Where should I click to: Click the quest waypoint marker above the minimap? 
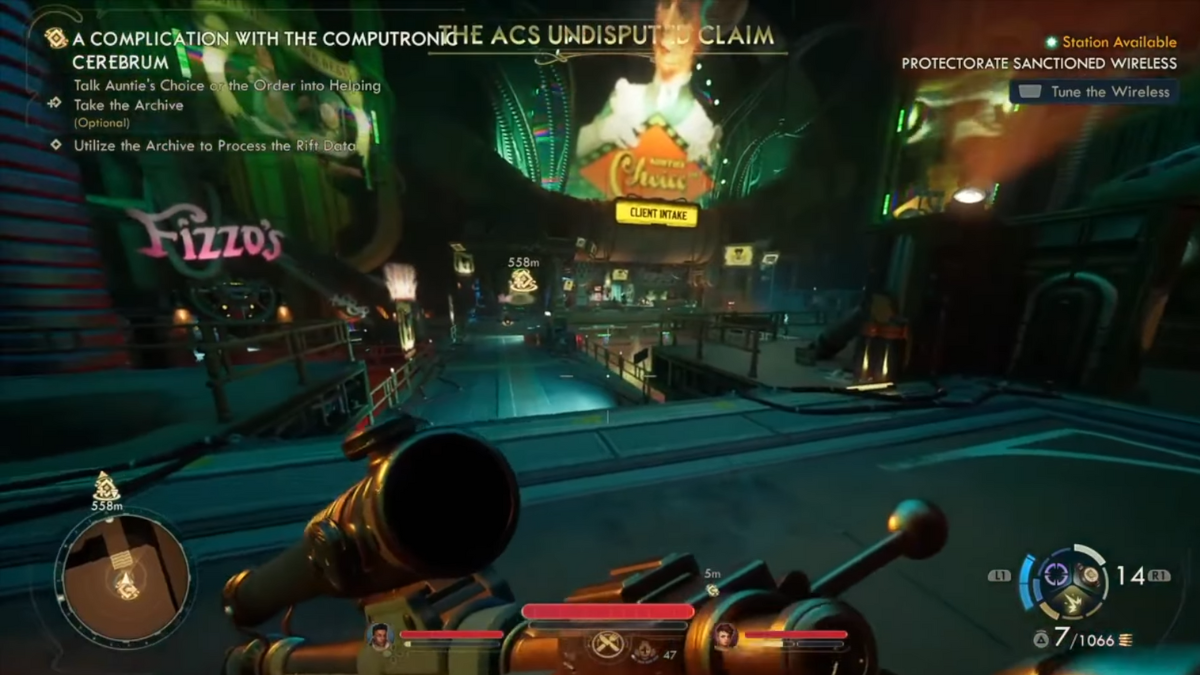[x=106, y=487]
